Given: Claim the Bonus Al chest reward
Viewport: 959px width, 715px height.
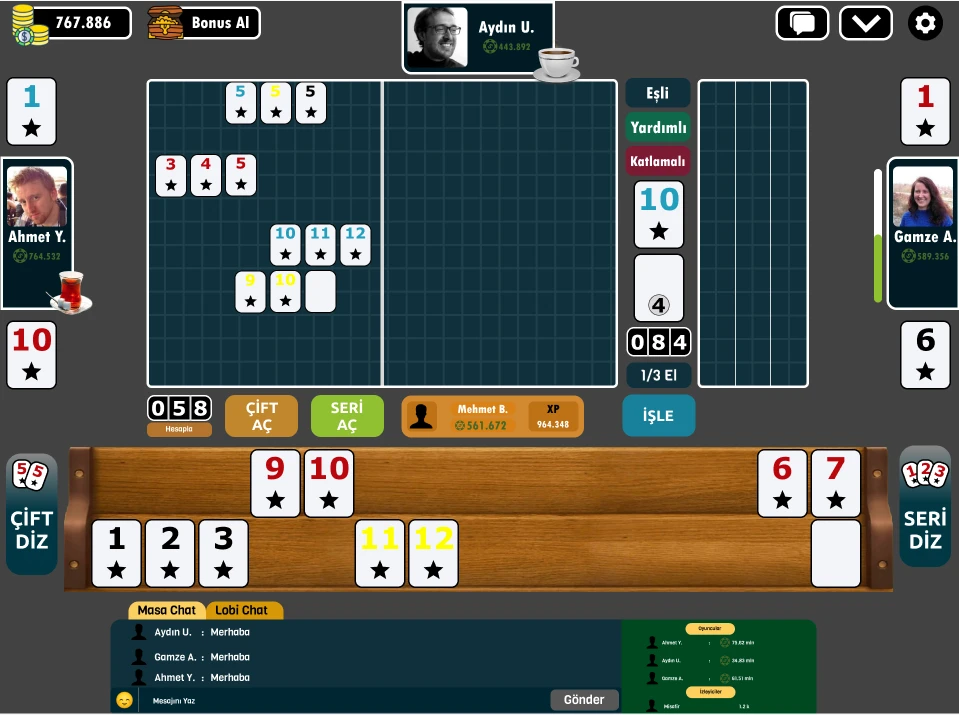Looking at the screenshot, I should (204, 23).
